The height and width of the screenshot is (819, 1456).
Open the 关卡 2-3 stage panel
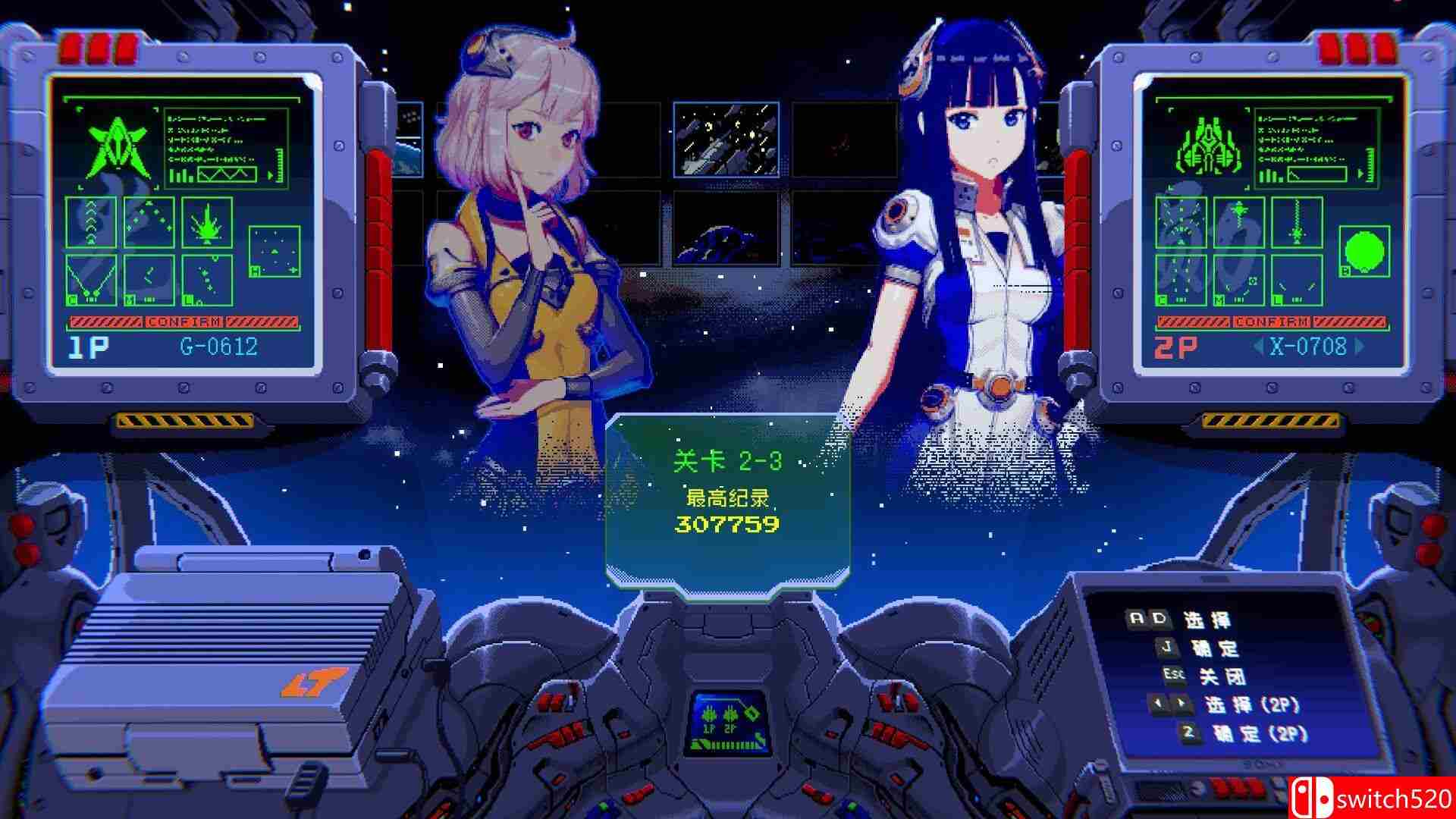[728, 459]
